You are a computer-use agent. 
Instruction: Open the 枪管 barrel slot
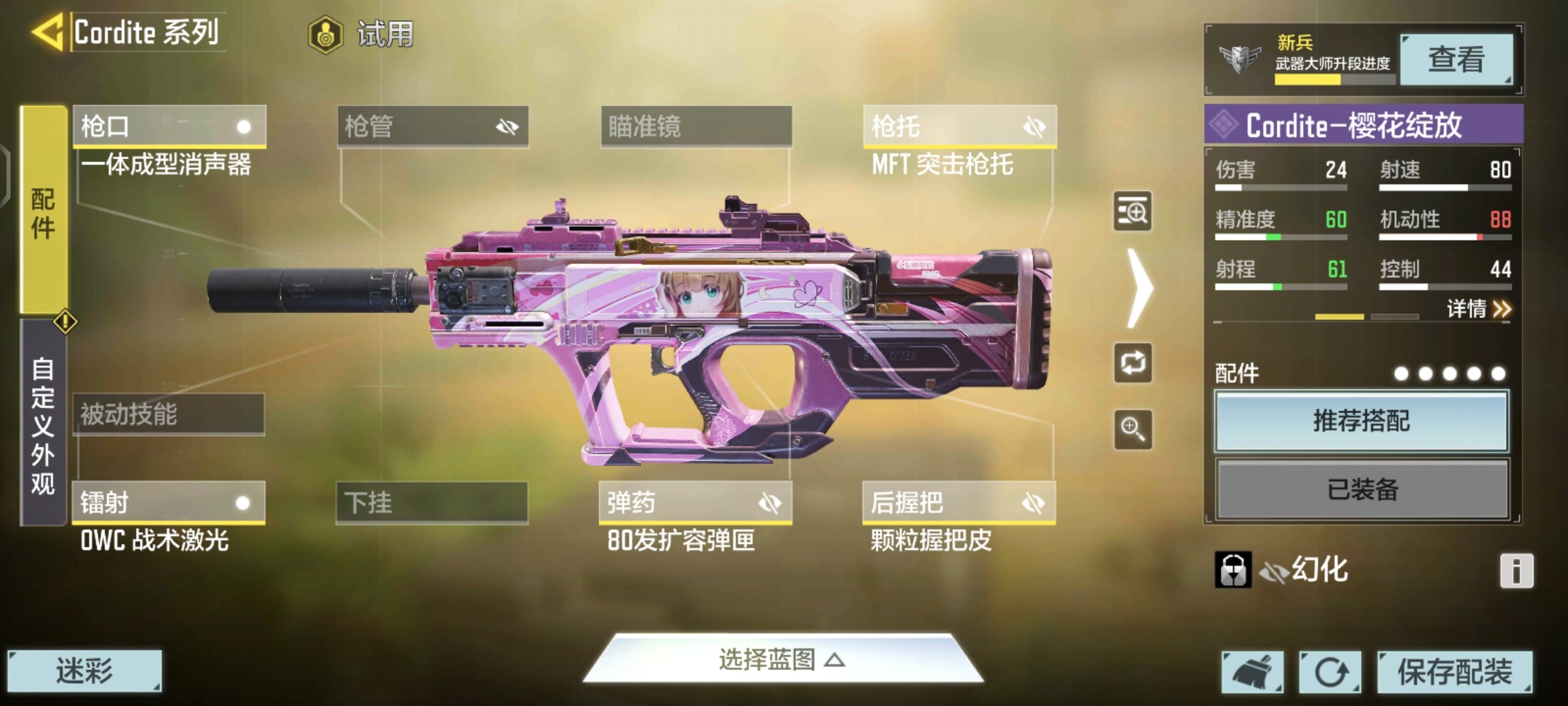tap(433, 126)
